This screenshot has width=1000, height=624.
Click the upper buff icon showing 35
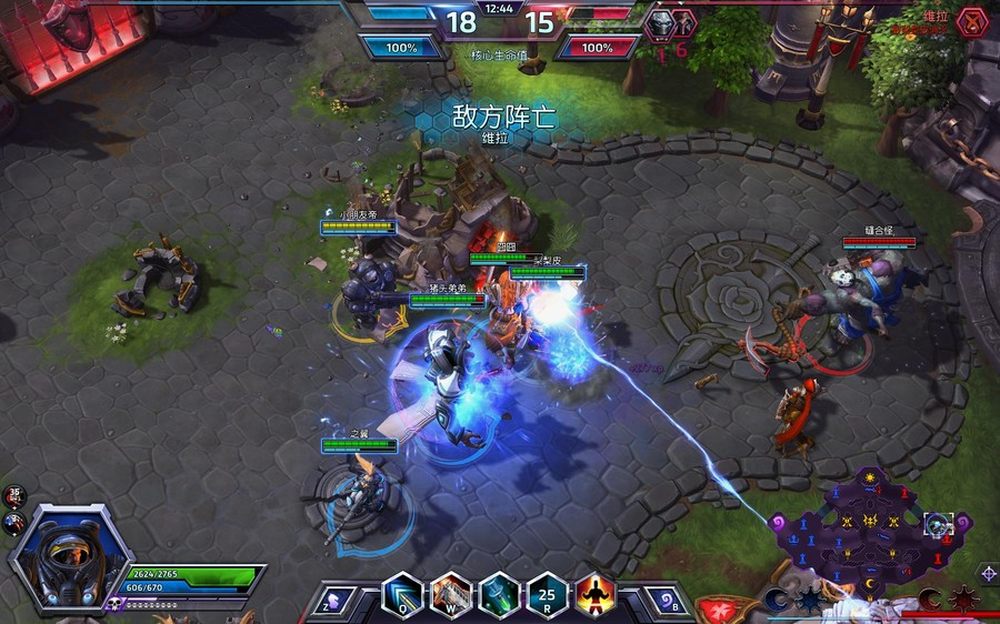[15, 494]
